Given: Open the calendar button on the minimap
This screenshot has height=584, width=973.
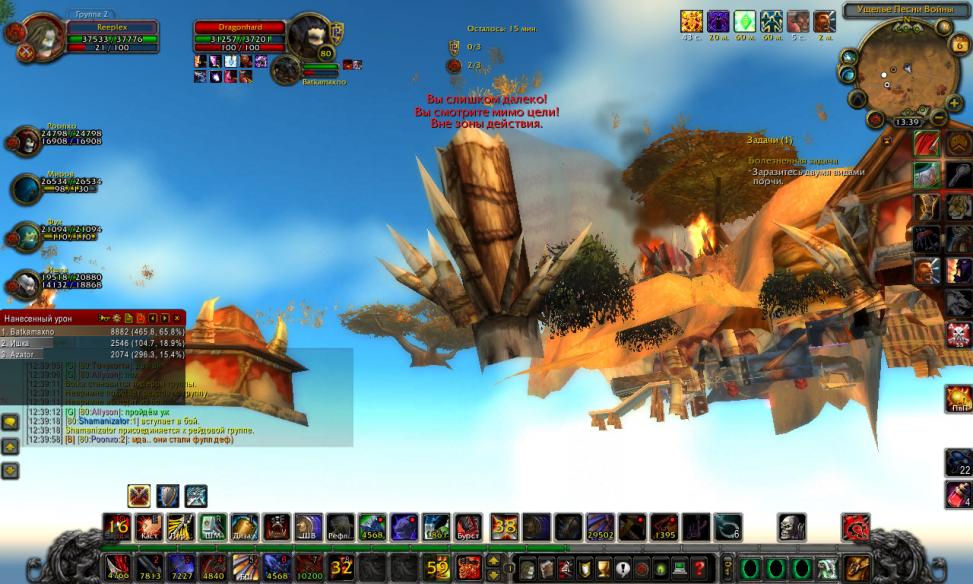Looking at the screenshot, I should pos(959,45).
